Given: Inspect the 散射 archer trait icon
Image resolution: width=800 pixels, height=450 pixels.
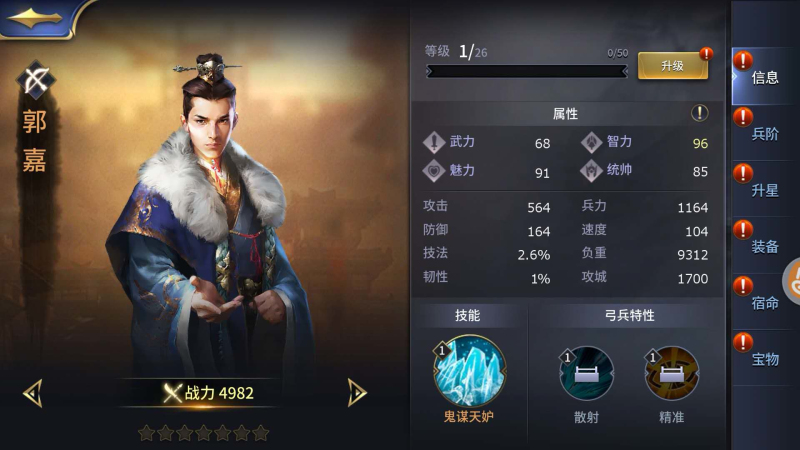Looking at the screenshot, I should [x=586, y=374].
